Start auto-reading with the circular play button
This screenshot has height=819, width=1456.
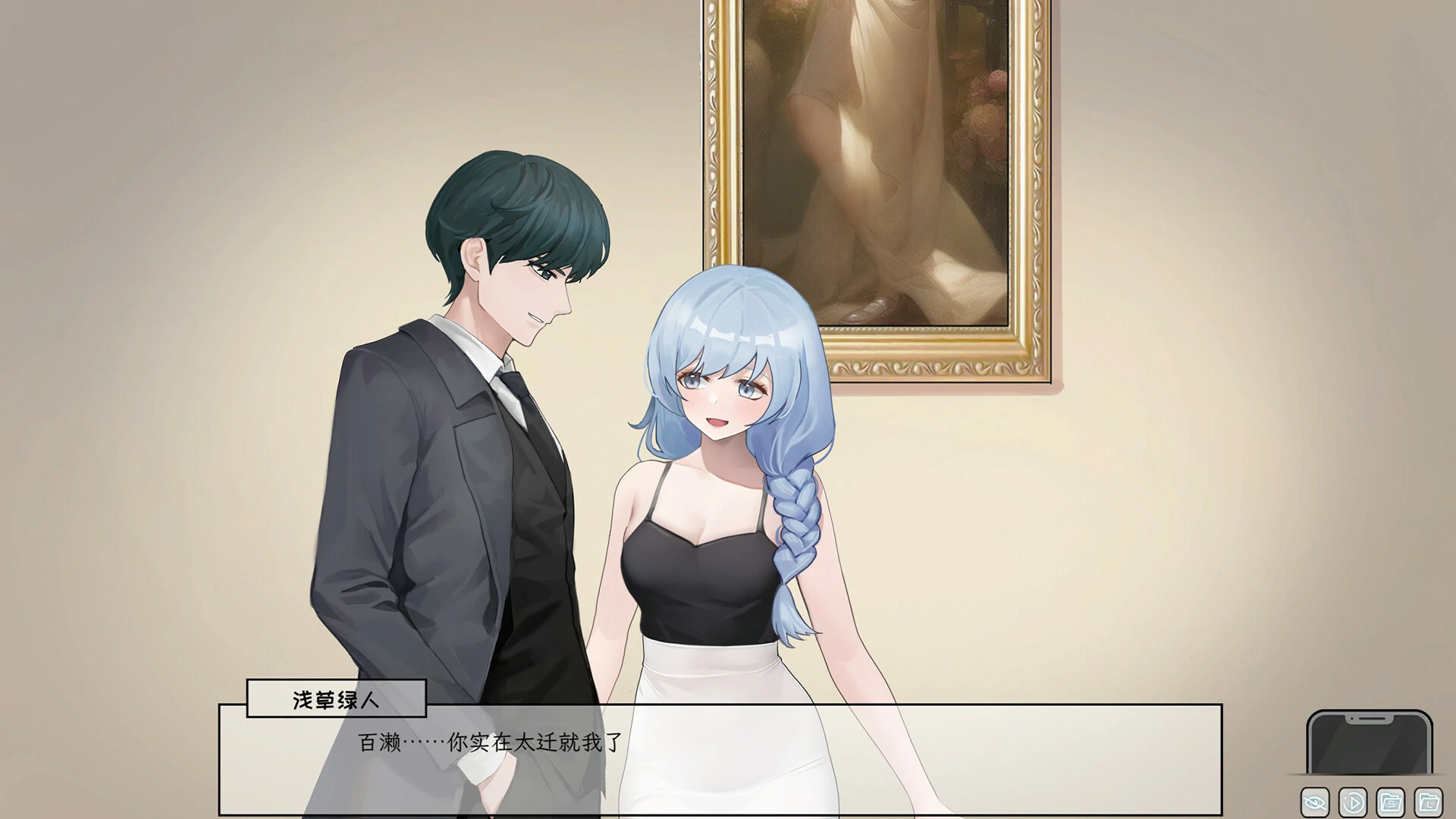pos(1353,802)
